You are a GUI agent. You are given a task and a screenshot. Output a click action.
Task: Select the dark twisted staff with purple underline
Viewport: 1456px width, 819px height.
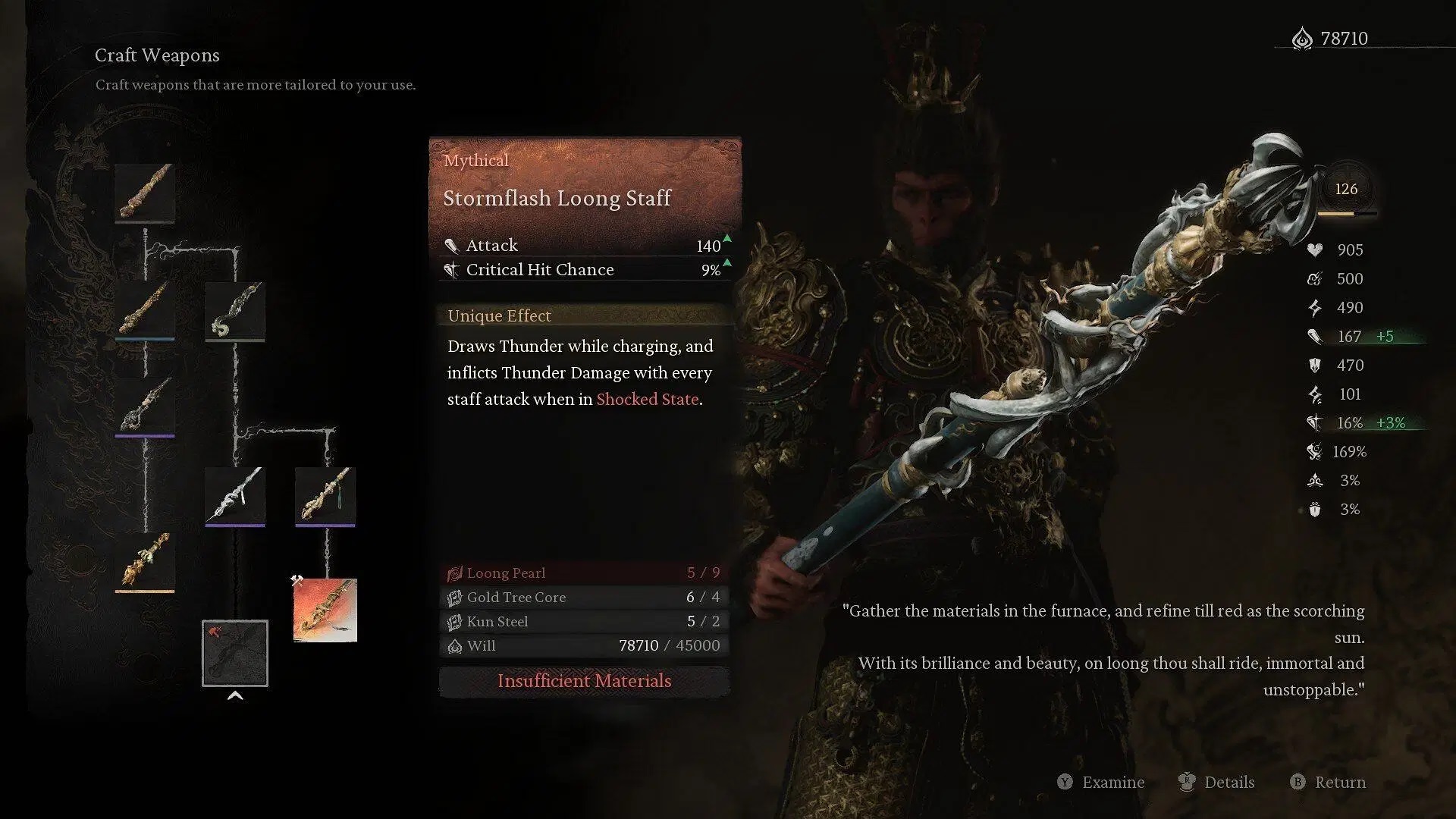[145, 407]
